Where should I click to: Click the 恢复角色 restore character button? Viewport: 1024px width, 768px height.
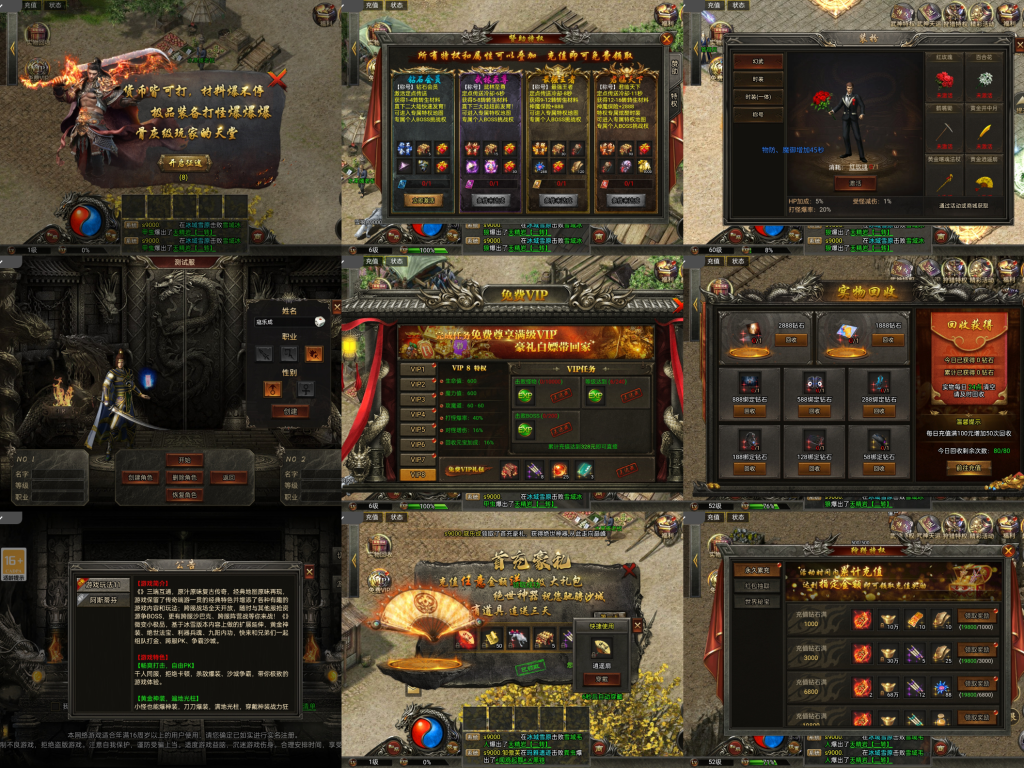pyautogui.click(x=185, y=495)
